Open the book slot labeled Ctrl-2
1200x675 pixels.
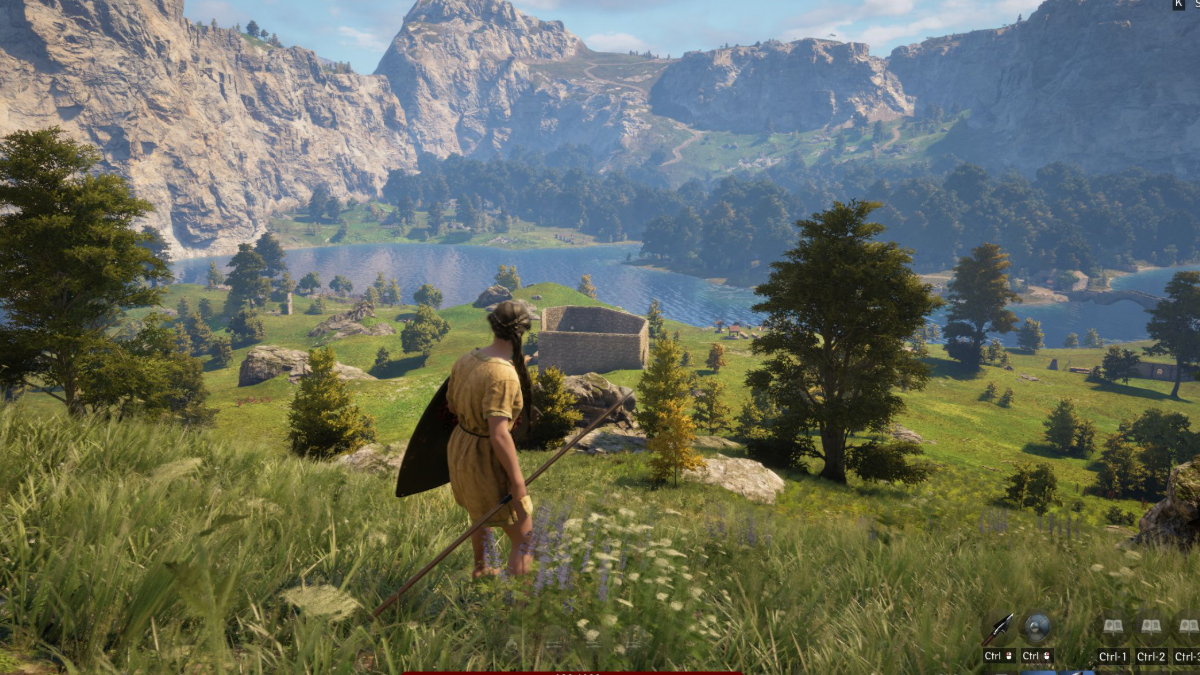pyautogui.click(x=1151, y=628)
